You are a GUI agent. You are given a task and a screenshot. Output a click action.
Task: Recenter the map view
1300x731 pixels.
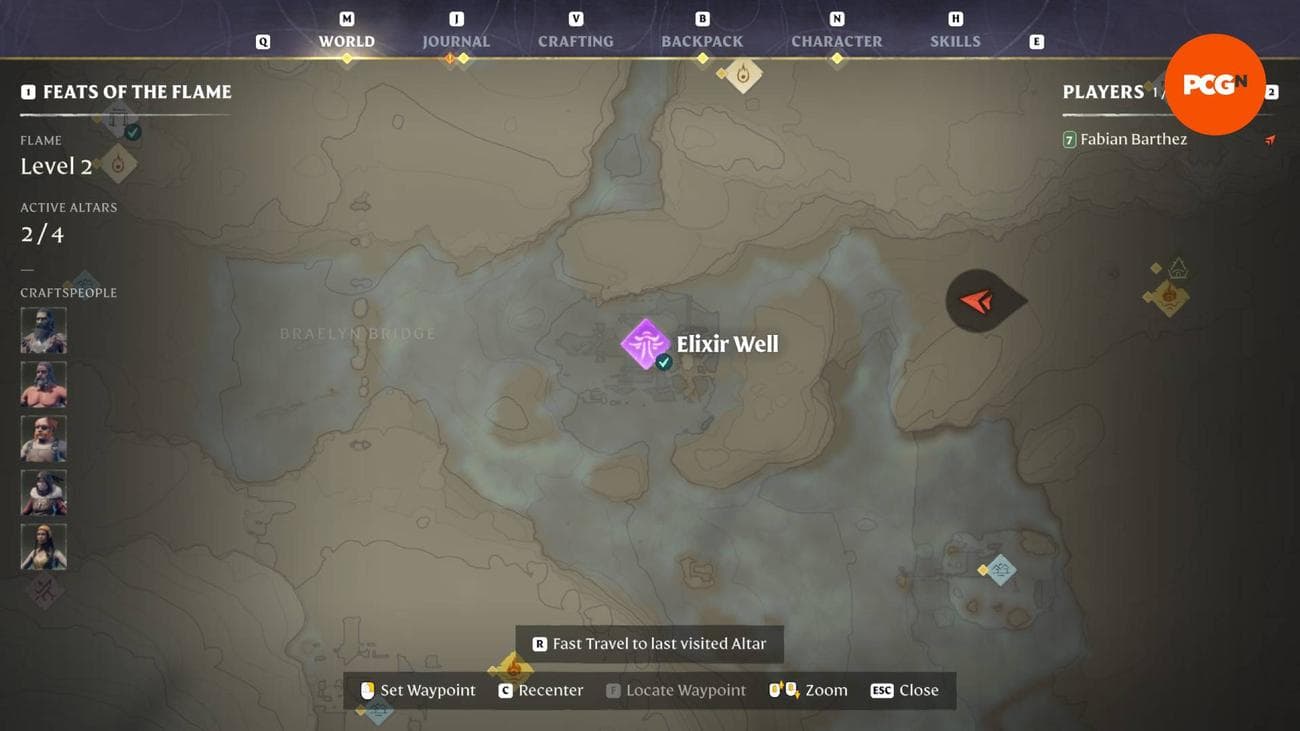(540, 690)
